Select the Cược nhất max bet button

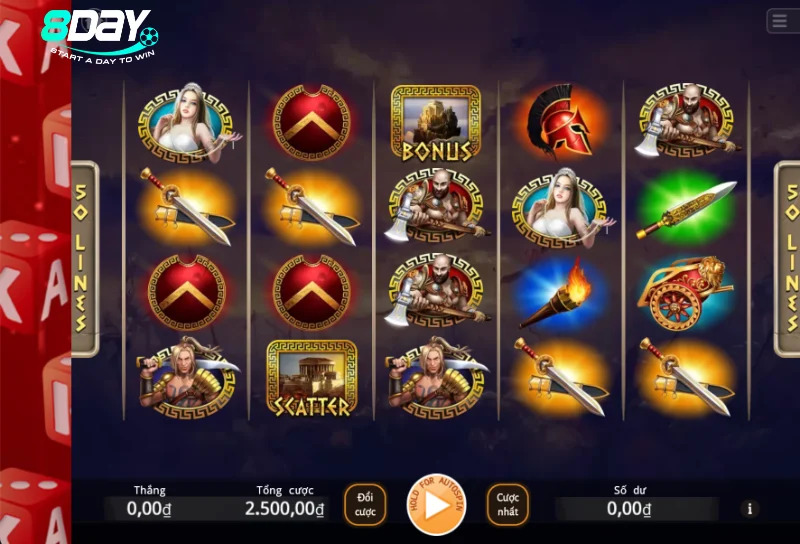[x=508, y=505]
